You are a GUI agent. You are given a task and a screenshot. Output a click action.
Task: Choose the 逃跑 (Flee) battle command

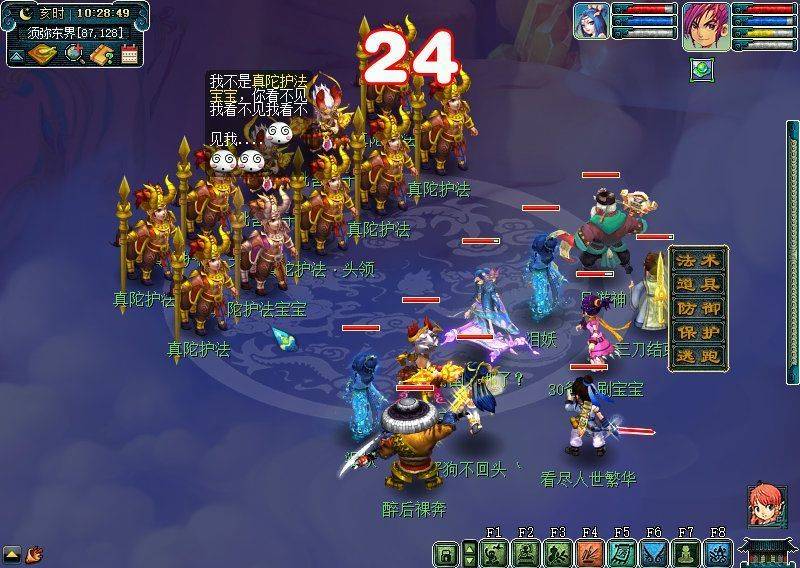click(x=698, y=357)
